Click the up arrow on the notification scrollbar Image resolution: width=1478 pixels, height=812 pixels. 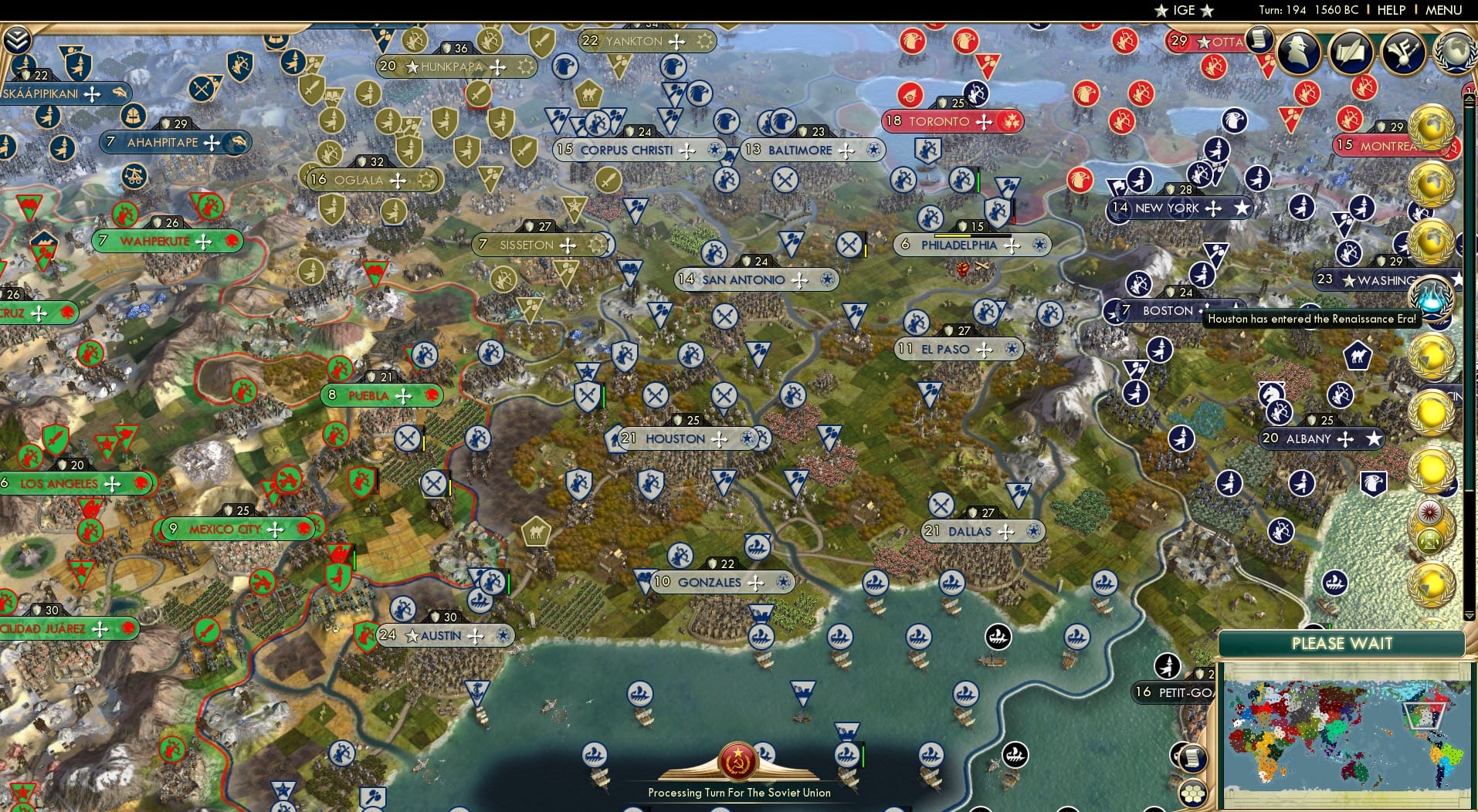coord(1468,98)
